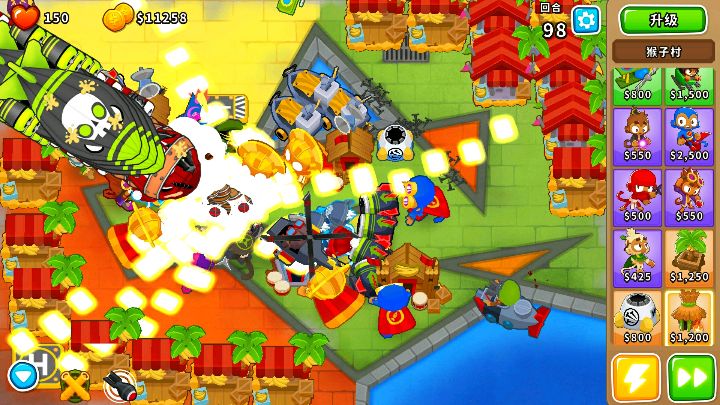The image size is (720, 405).
Task: Activate the crossed yellow cannons ability
Action: coord(73,385)
